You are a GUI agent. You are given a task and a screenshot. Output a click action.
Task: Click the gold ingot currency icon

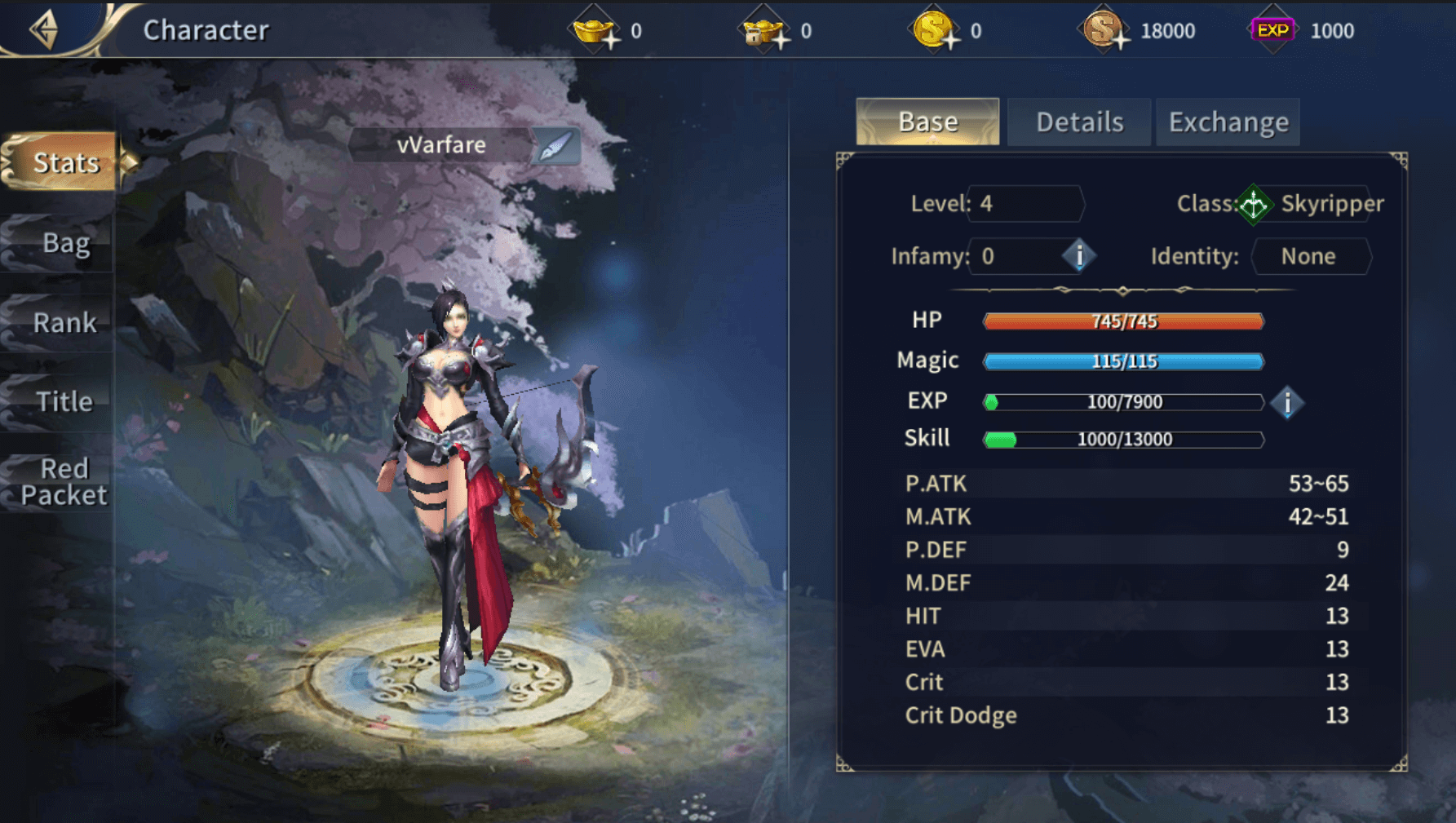595,31
